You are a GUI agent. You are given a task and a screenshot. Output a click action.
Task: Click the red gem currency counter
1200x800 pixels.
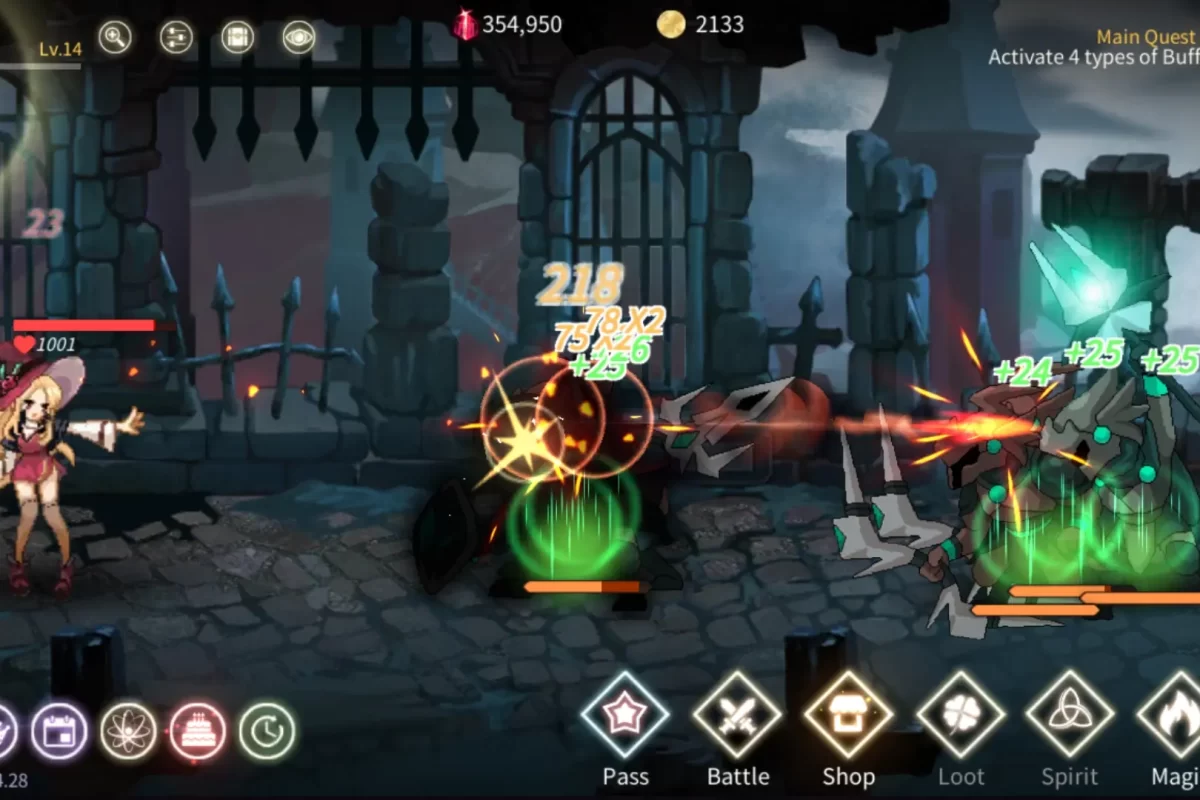tap(508, 25)
